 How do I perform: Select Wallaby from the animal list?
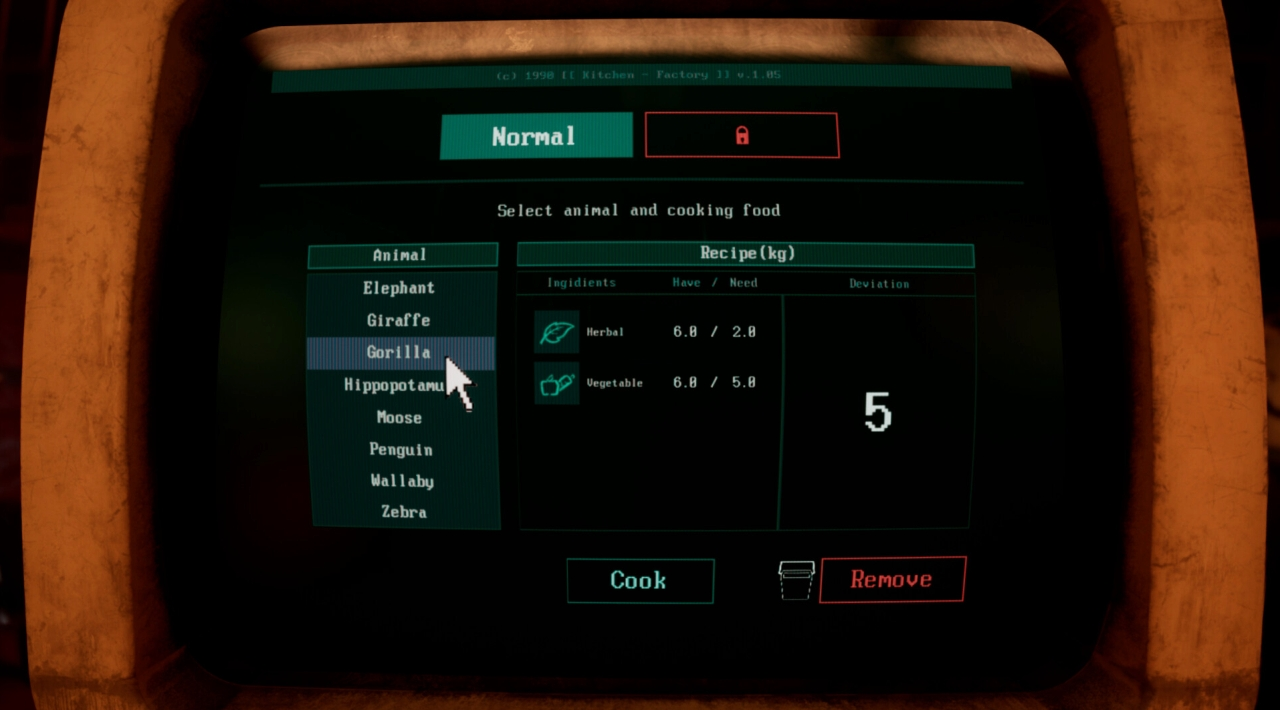coord(402,481)
